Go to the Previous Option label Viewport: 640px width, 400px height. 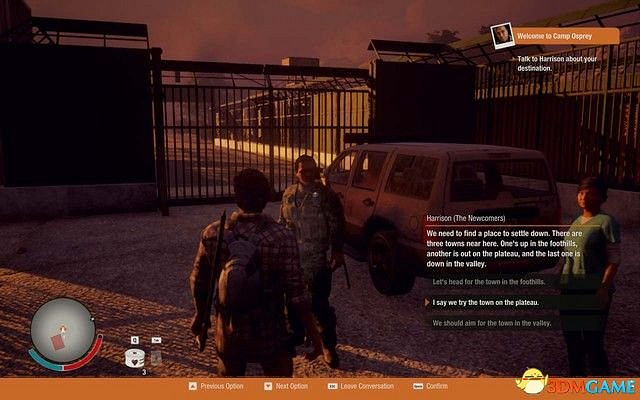point(221,386)
